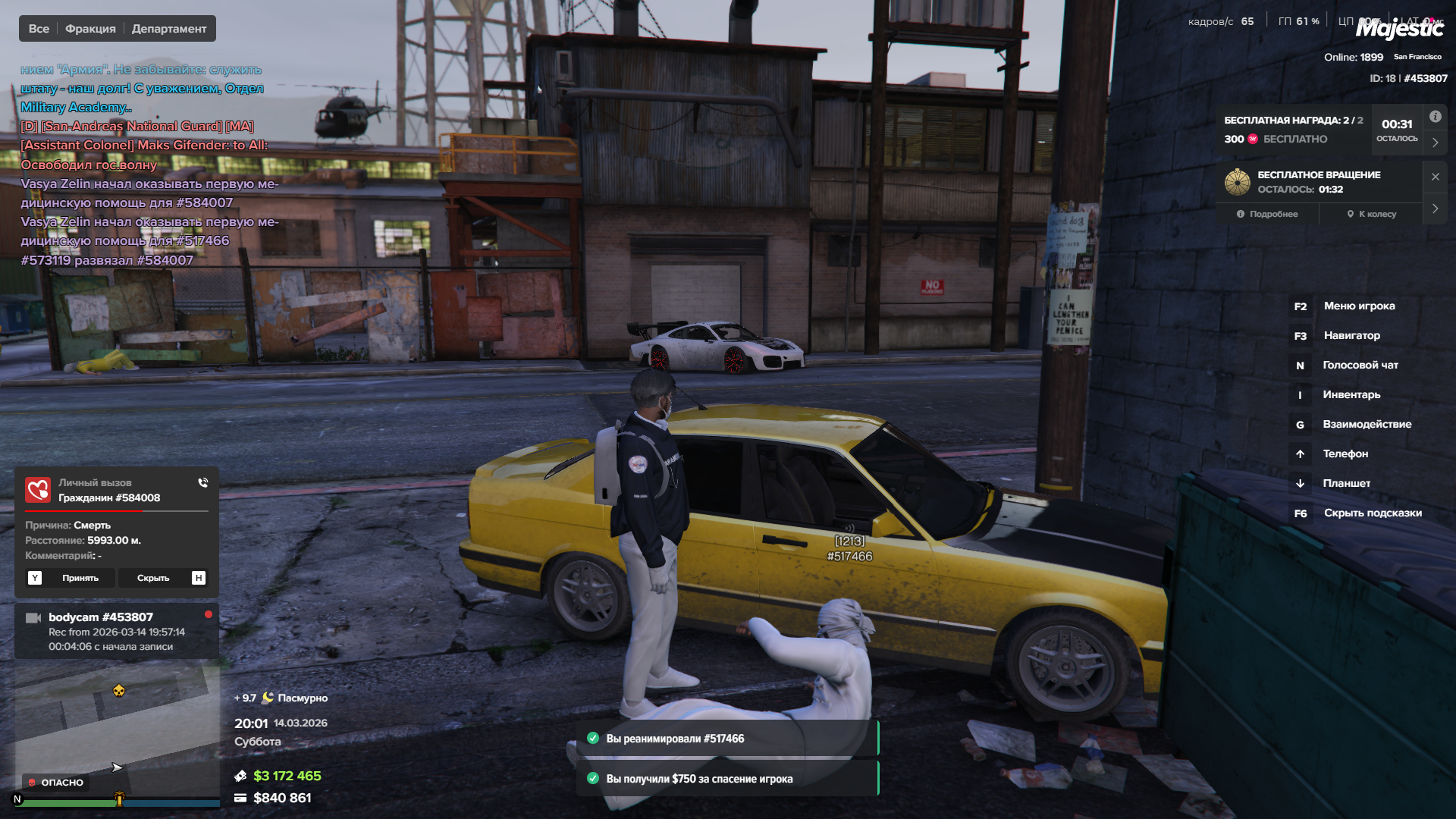Show info for the free reward
1456x819 pixels.
click(1435, 117)
